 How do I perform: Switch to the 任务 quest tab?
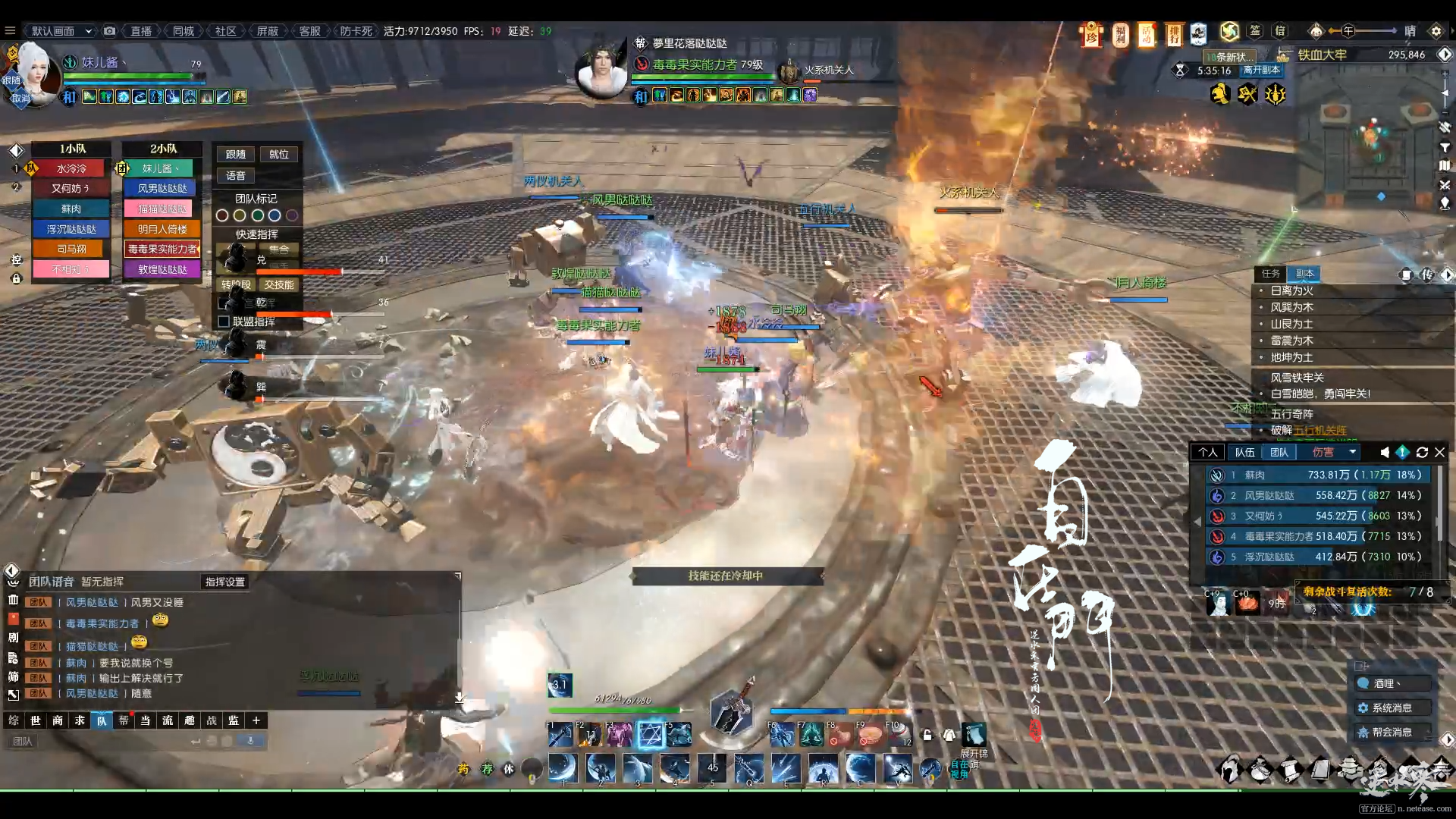click(1270, 274)
